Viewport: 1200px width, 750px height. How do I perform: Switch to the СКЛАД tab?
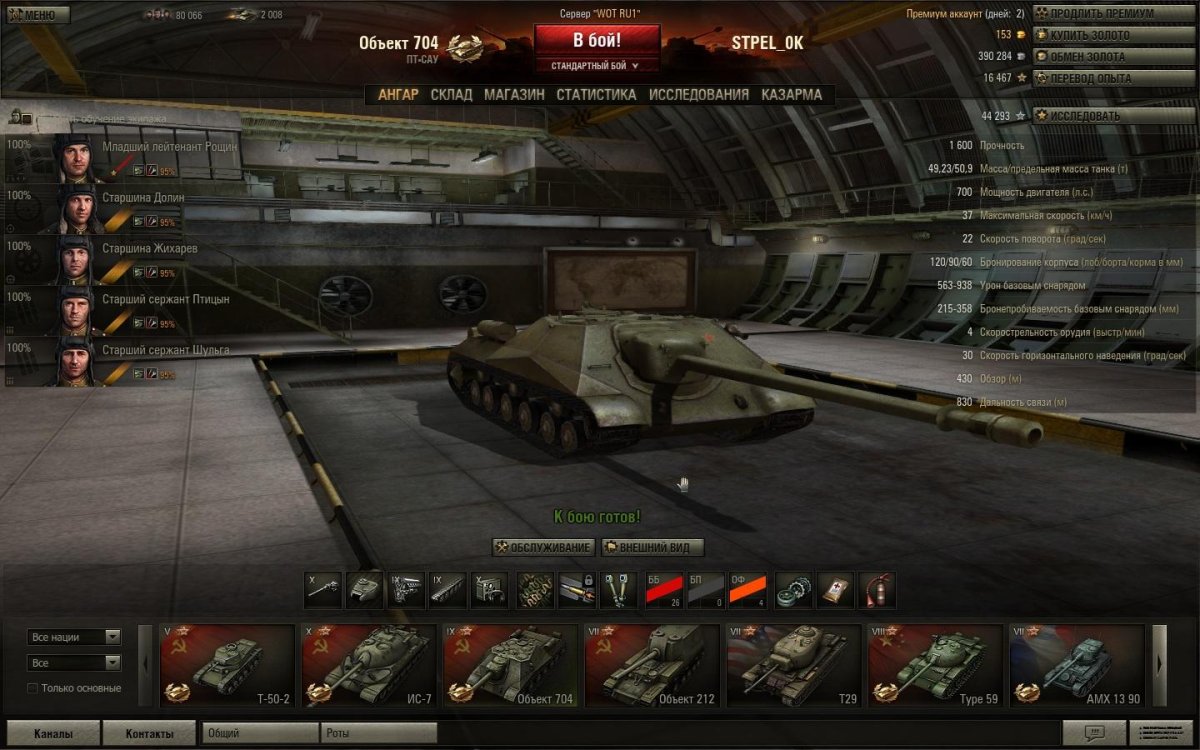point(451,95)
